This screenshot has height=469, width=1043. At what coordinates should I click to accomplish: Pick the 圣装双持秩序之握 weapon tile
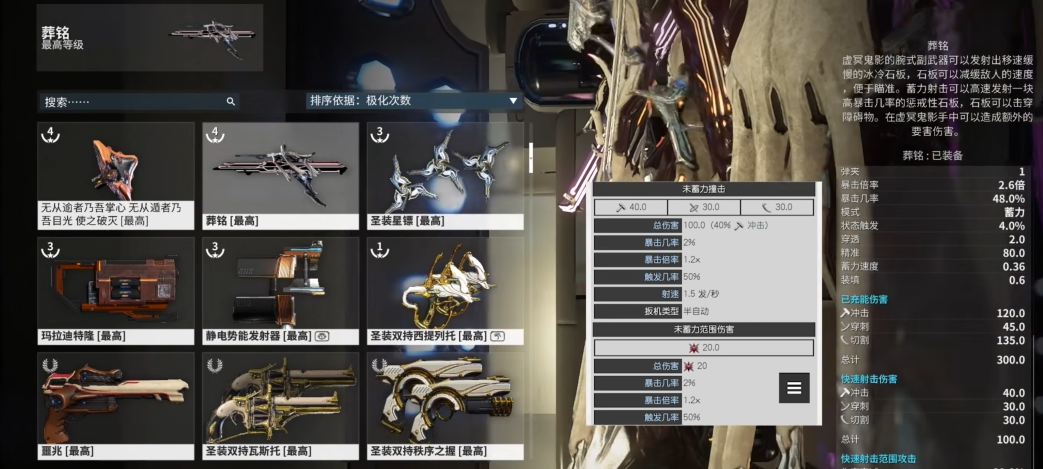coord(445,405)
